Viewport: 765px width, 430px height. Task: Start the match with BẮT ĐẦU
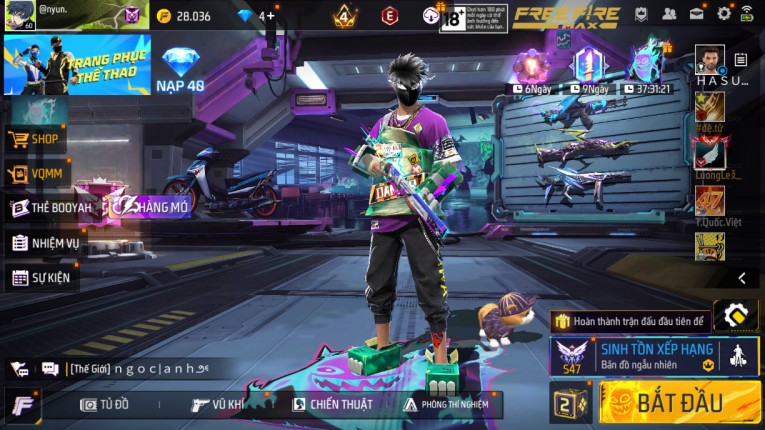679,402
